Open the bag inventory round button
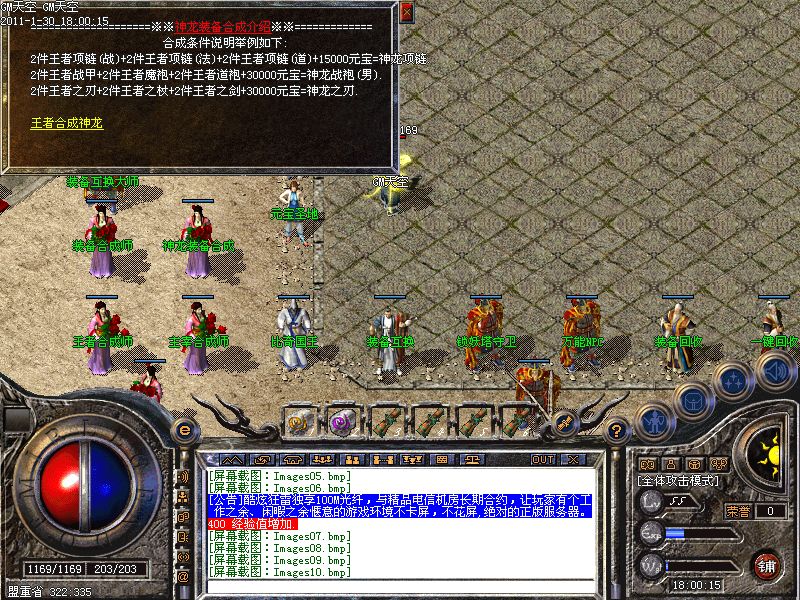 pyautogui.click(x=692, y=399)
